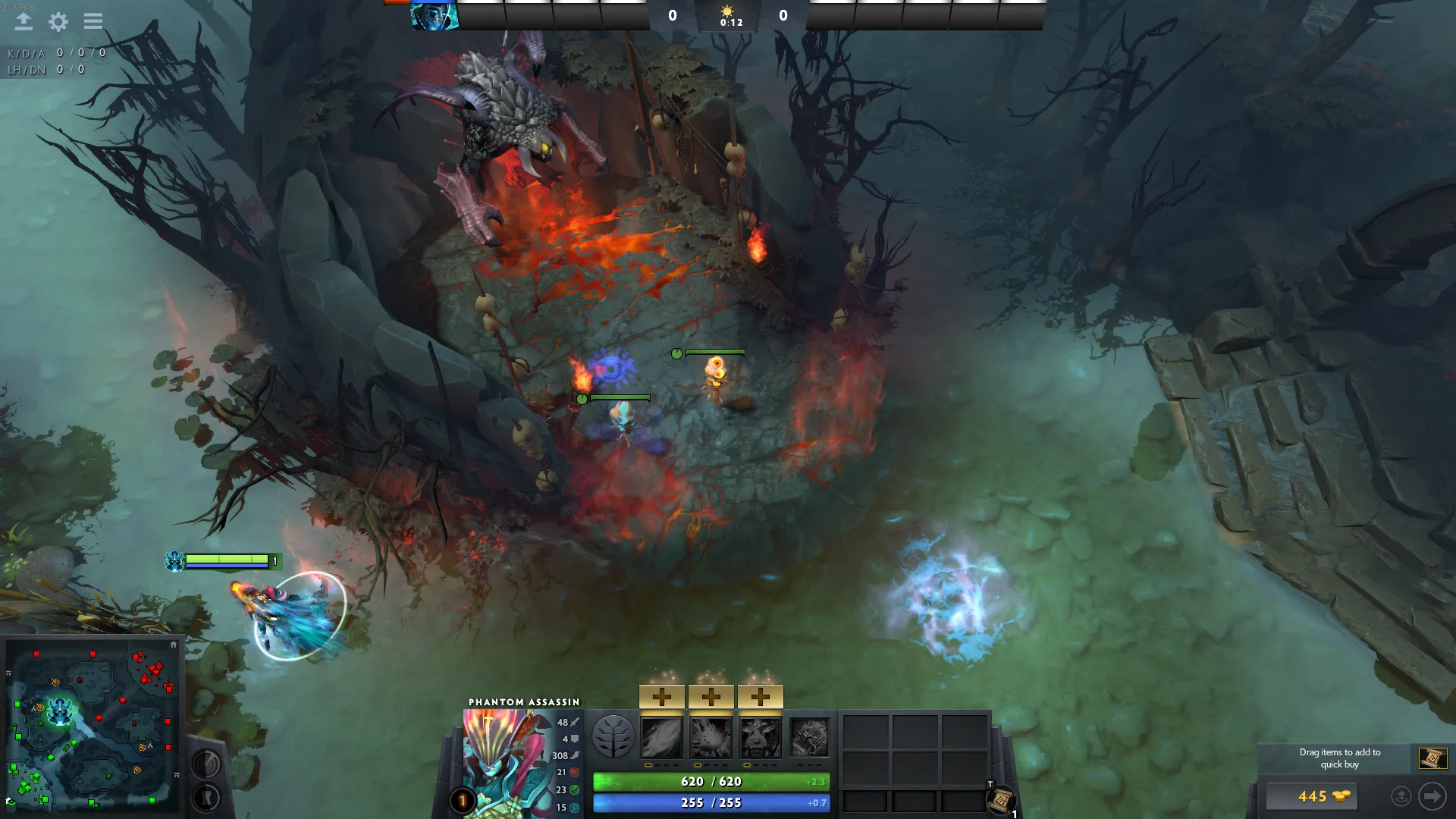Level up the Phantom Strike ability
Screen dimensions: 1456x819
711,696
